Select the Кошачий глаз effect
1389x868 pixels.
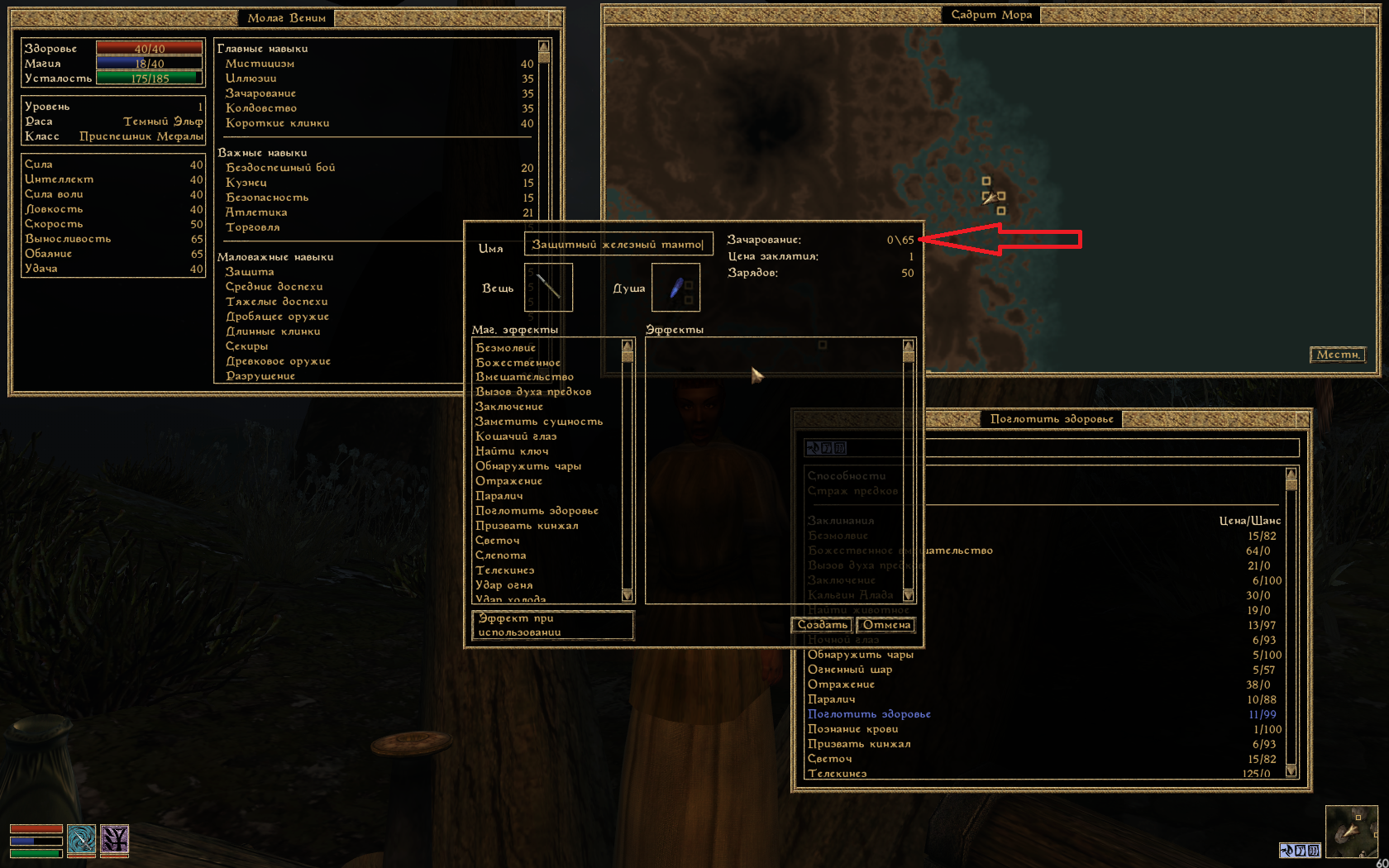tap(516, 436)
